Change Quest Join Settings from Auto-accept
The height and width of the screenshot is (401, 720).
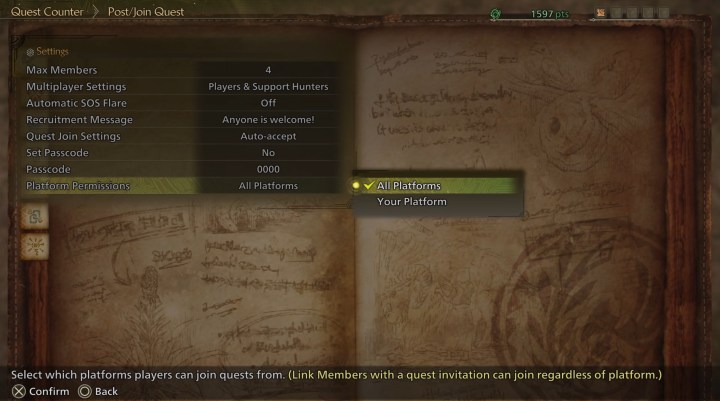(180, 136)
